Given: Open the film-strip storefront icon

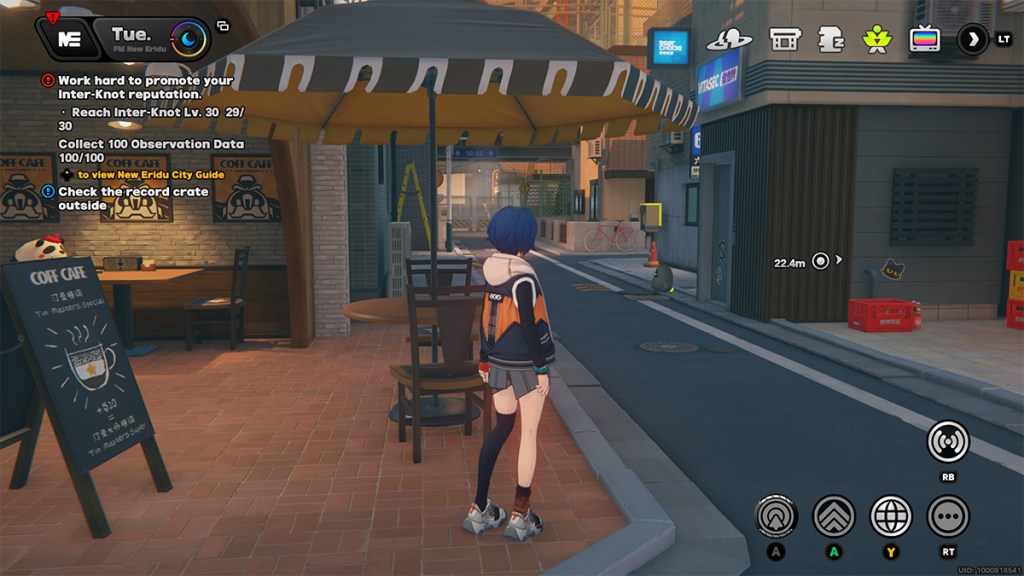Looking at the screenshot, I should [x=784, y=40].
